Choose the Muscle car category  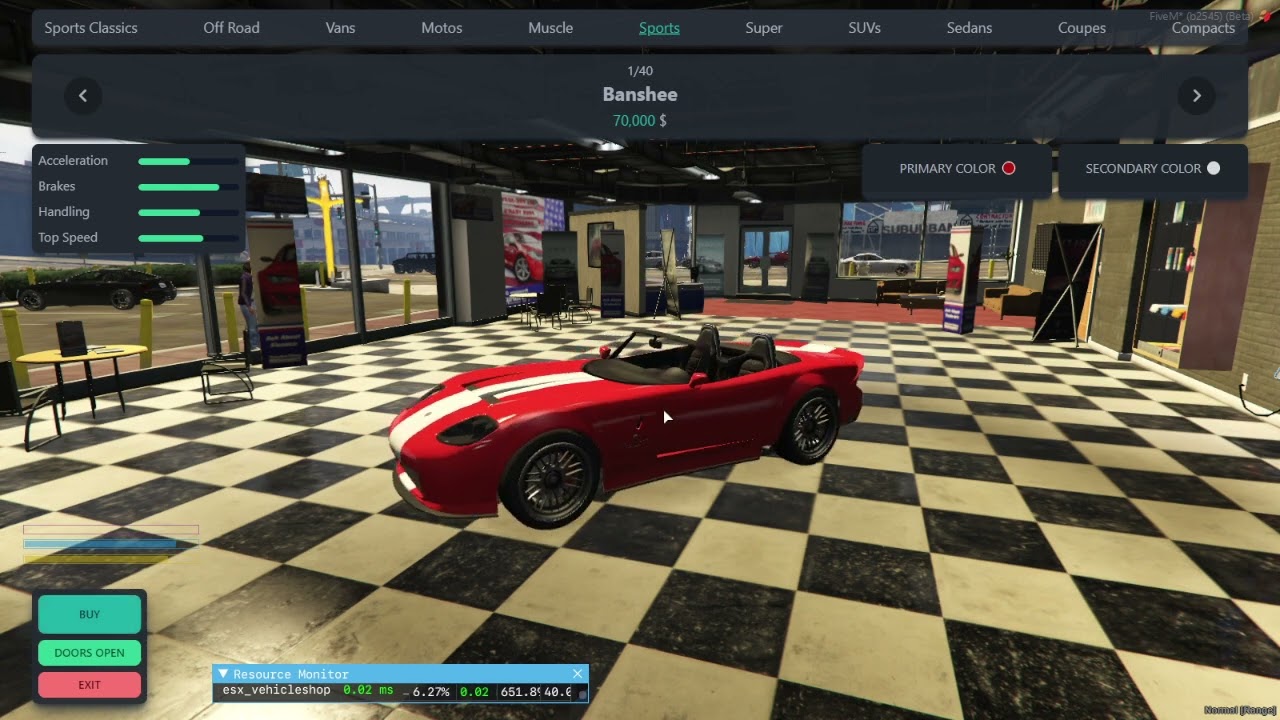pos(550,28)
